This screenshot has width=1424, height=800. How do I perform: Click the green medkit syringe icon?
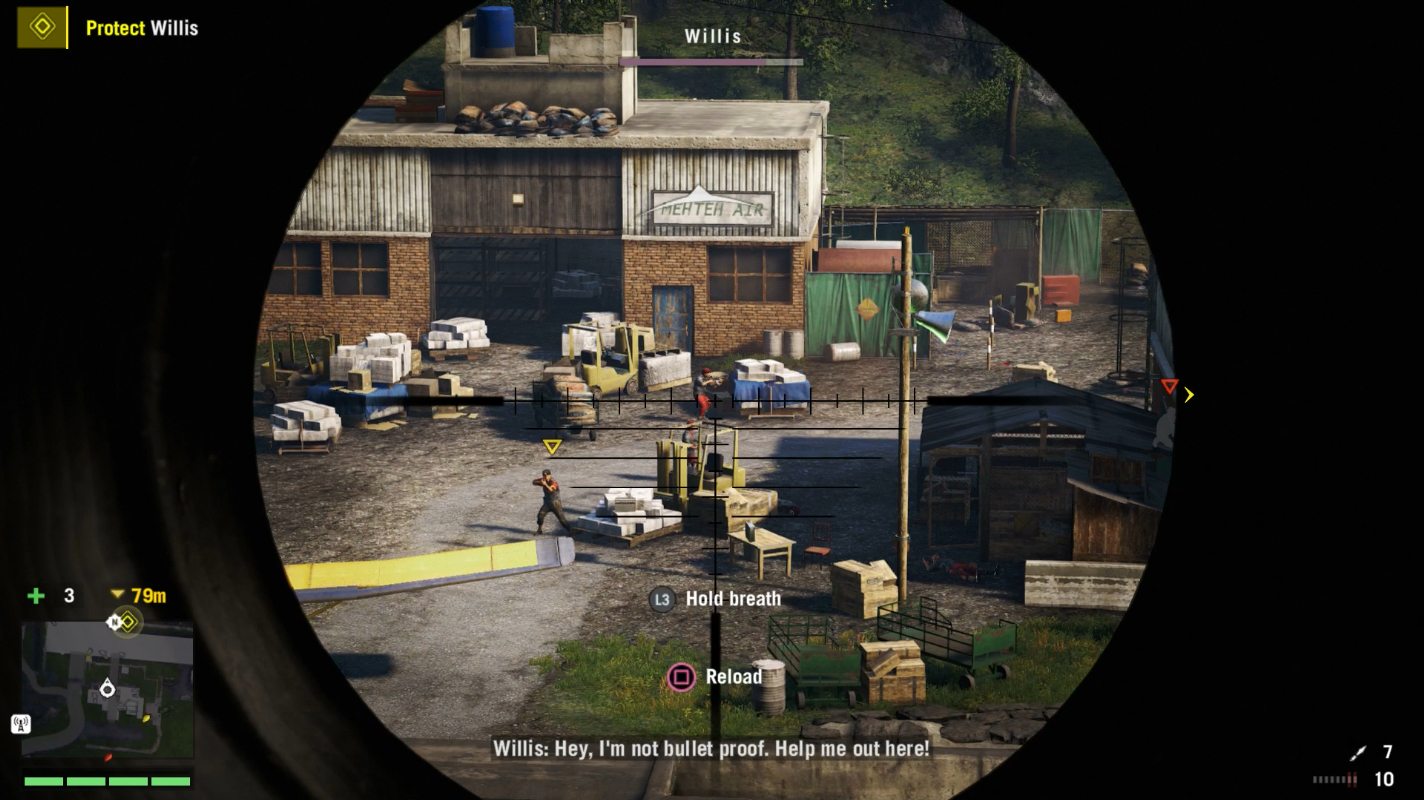pyautogui.click(x=36, y=596)
